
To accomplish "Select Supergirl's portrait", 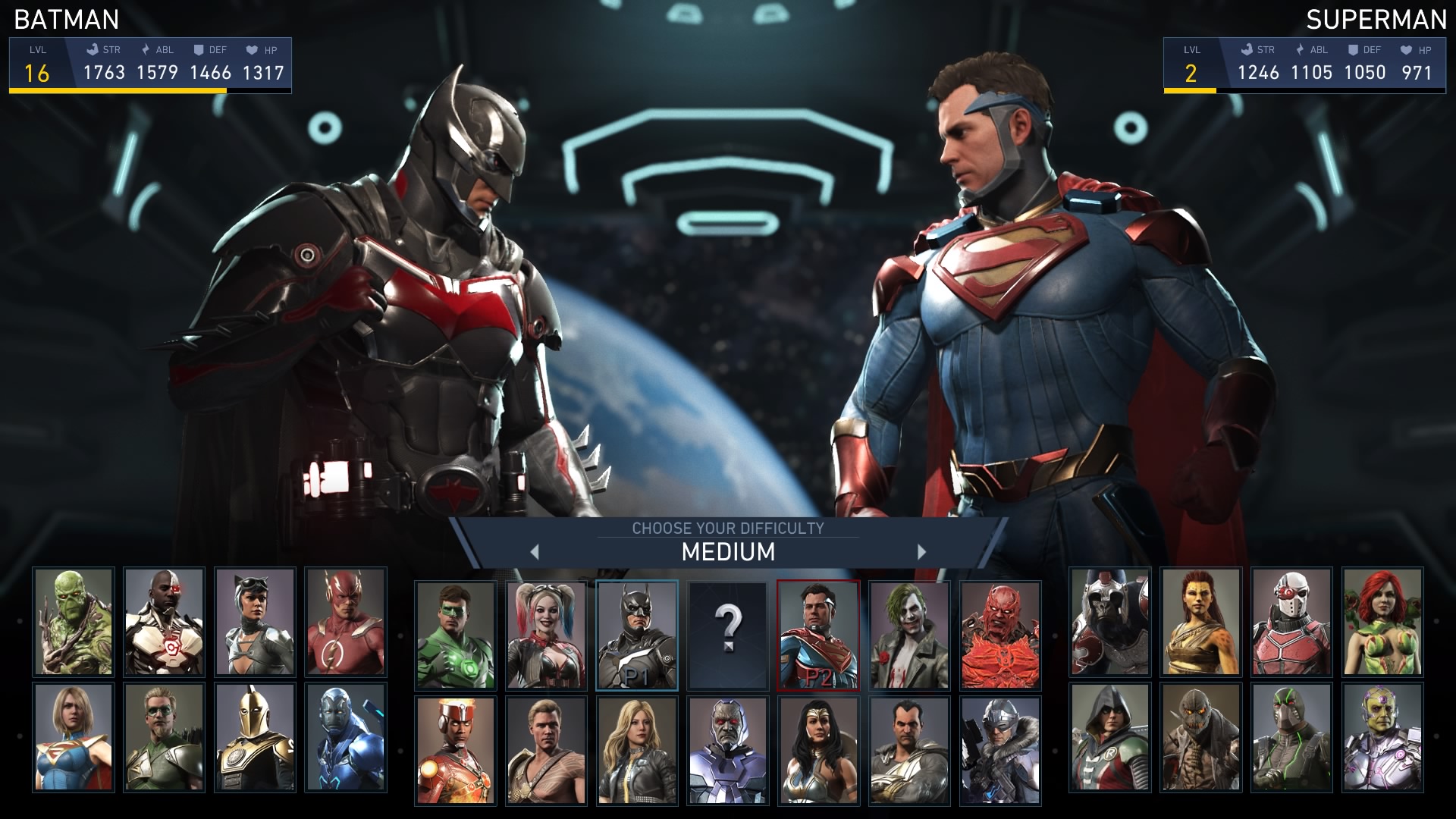I will tap(74, 737).
